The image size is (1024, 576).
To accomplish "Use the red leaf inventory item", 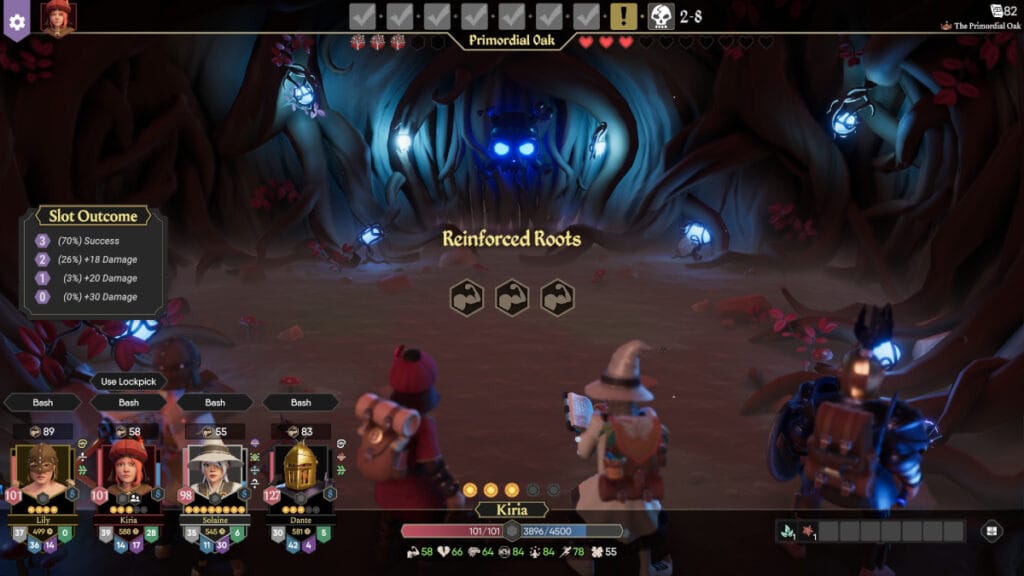I will pos(808,531).
